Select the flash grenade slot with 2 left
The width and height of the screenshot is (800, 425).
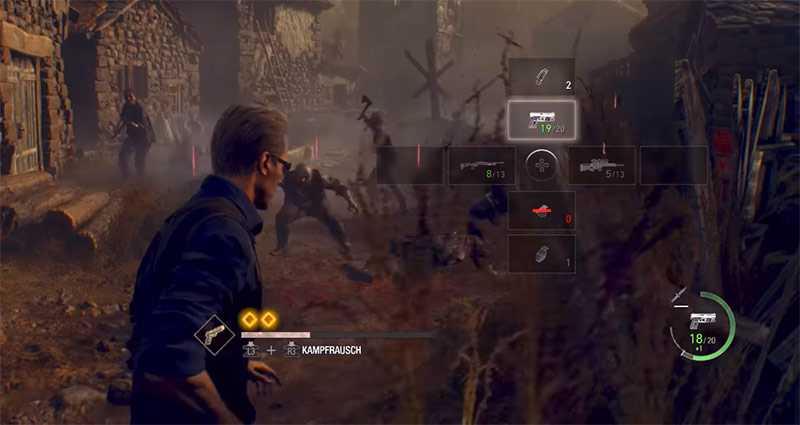pyautogui.click(x=541, y=77)
